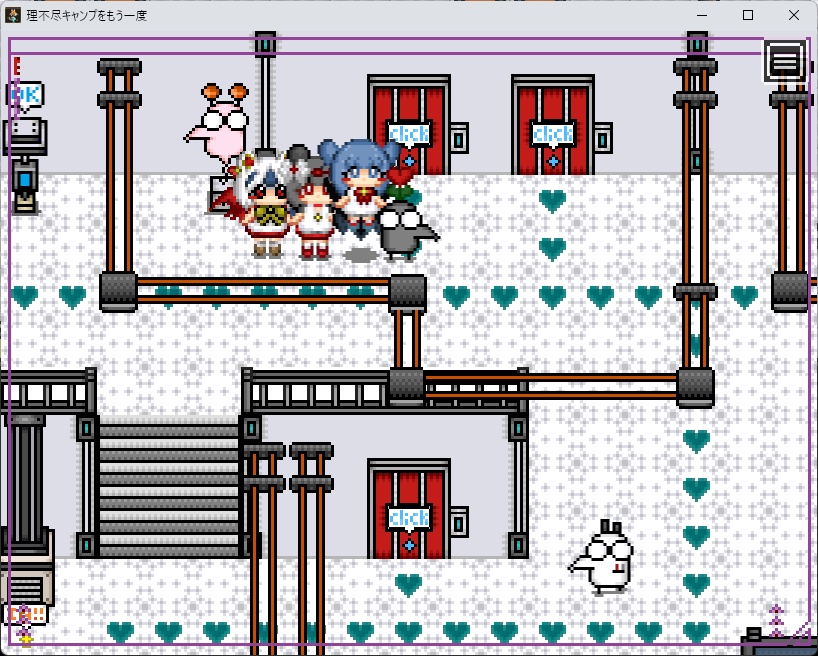Click the 'click' bubble on the door by the staircase
The image size is (818, 656).
(408, 518)
